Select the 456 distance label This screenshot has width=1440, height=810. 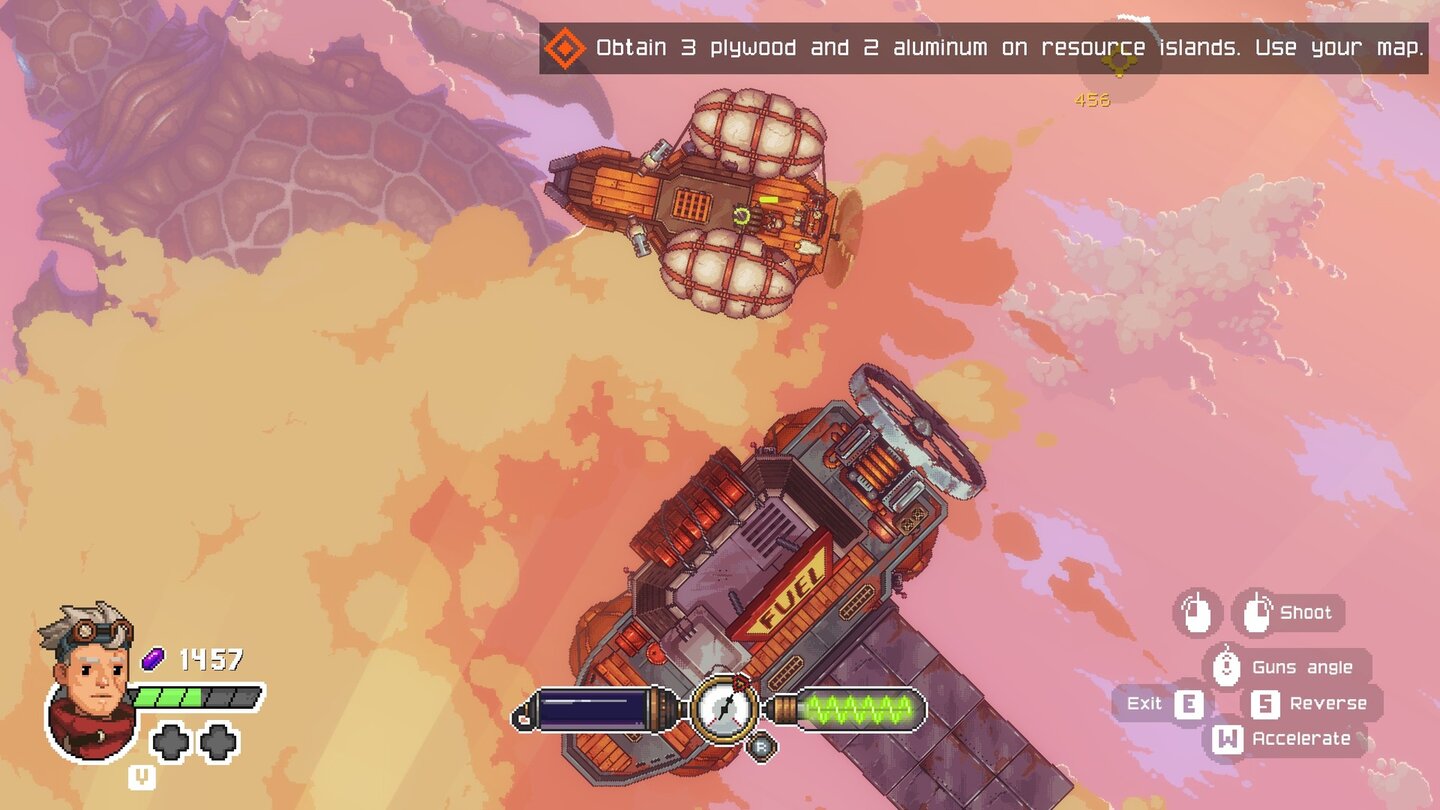[1091, 100]
